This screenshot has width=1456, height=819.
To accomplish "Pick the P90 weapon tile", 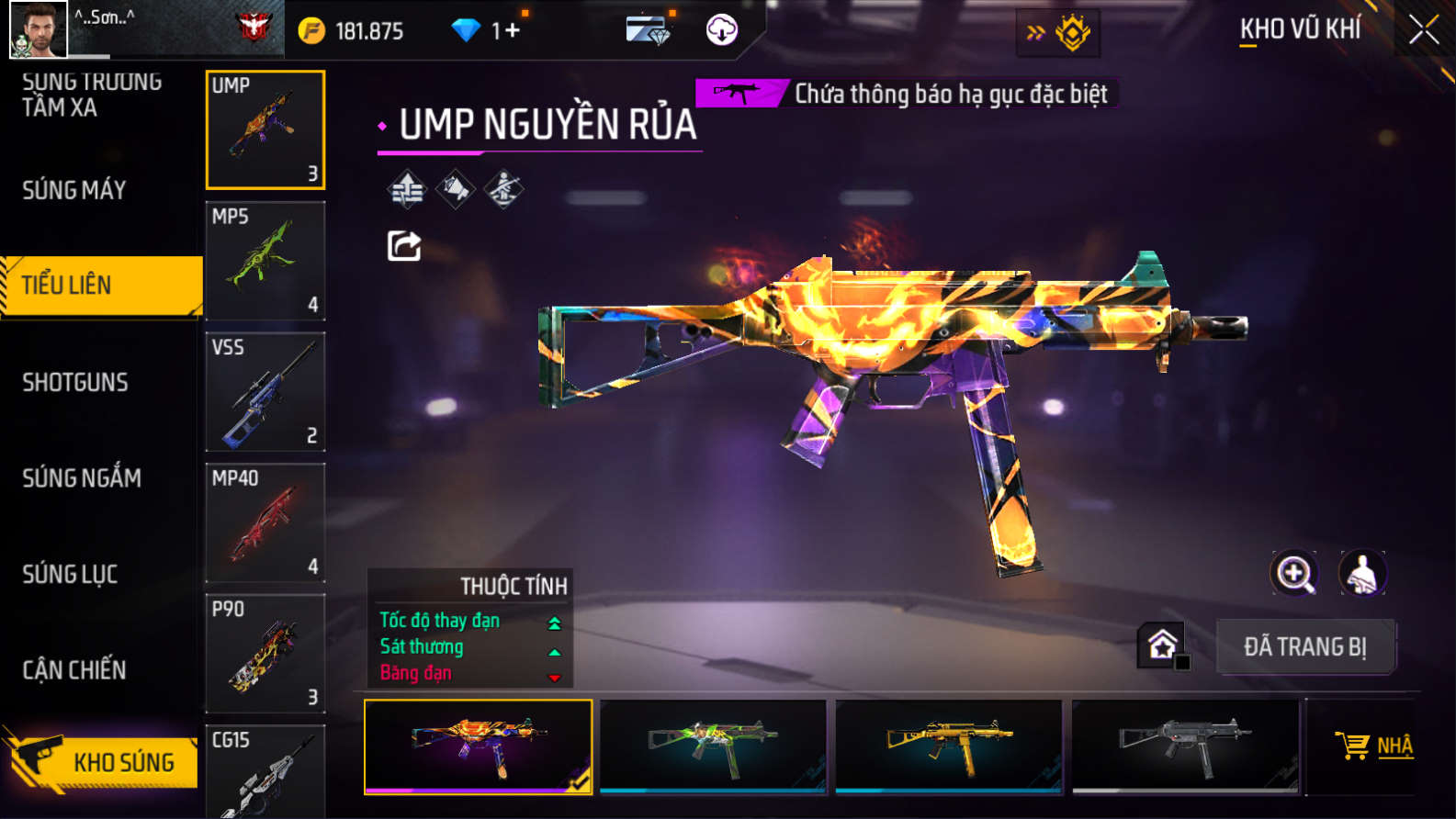I will pos(265,654).
